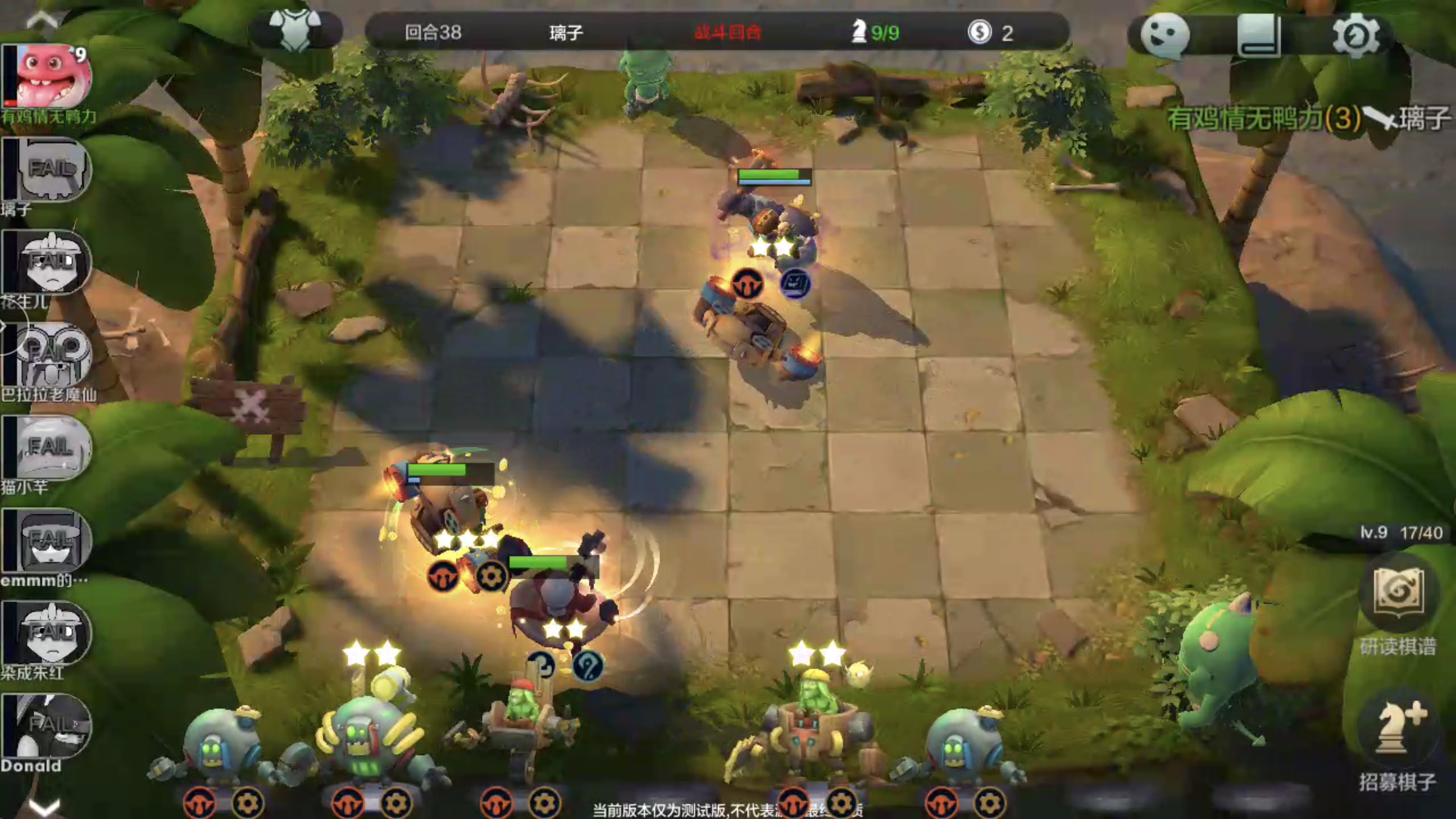
Task: Open the armor equipment button
Action: pos(295,30)
